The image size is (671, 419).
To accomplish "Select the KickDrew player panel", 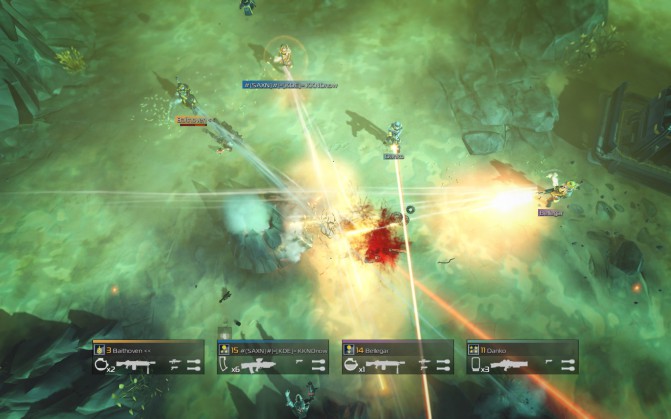I will pos(273,357).
